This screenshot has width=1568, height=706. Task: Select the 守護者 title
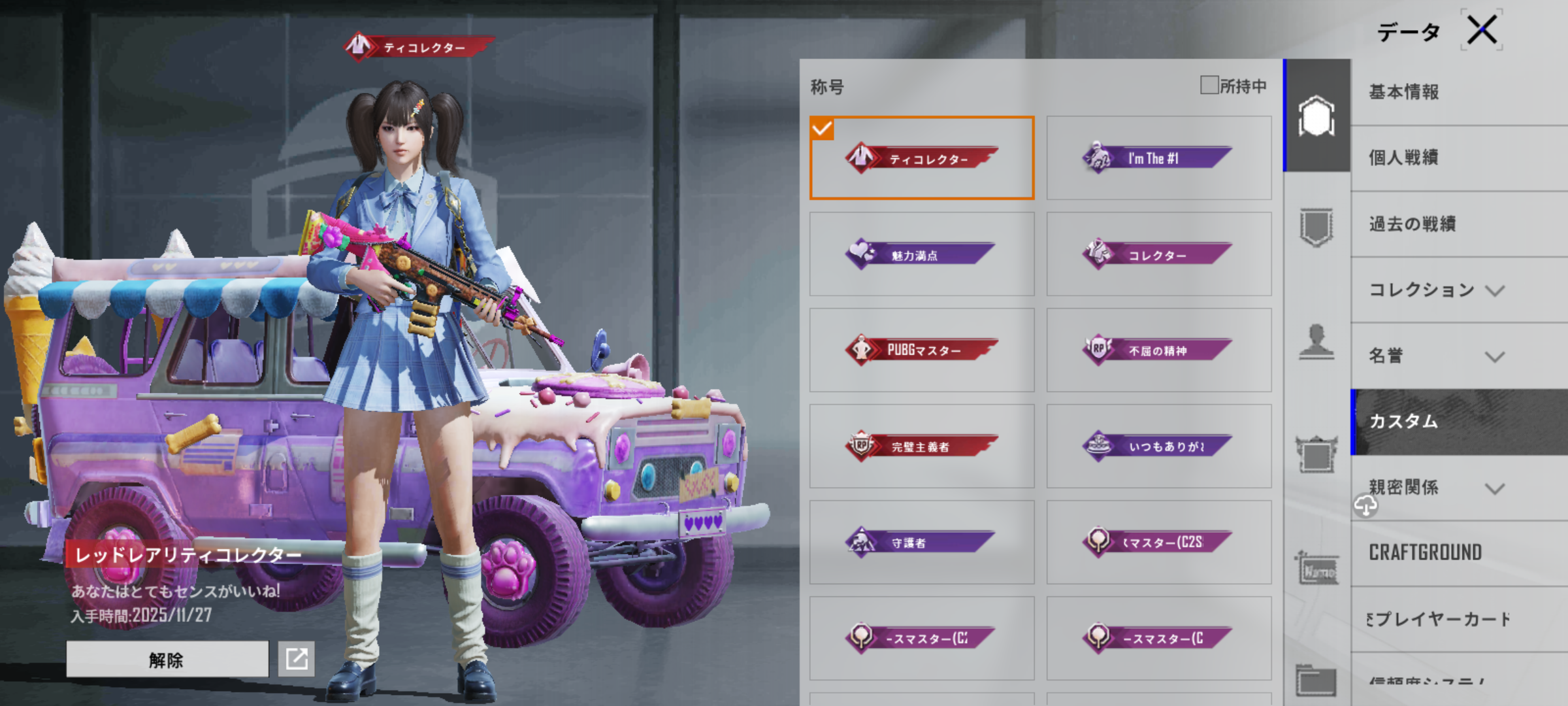point(921,543)
